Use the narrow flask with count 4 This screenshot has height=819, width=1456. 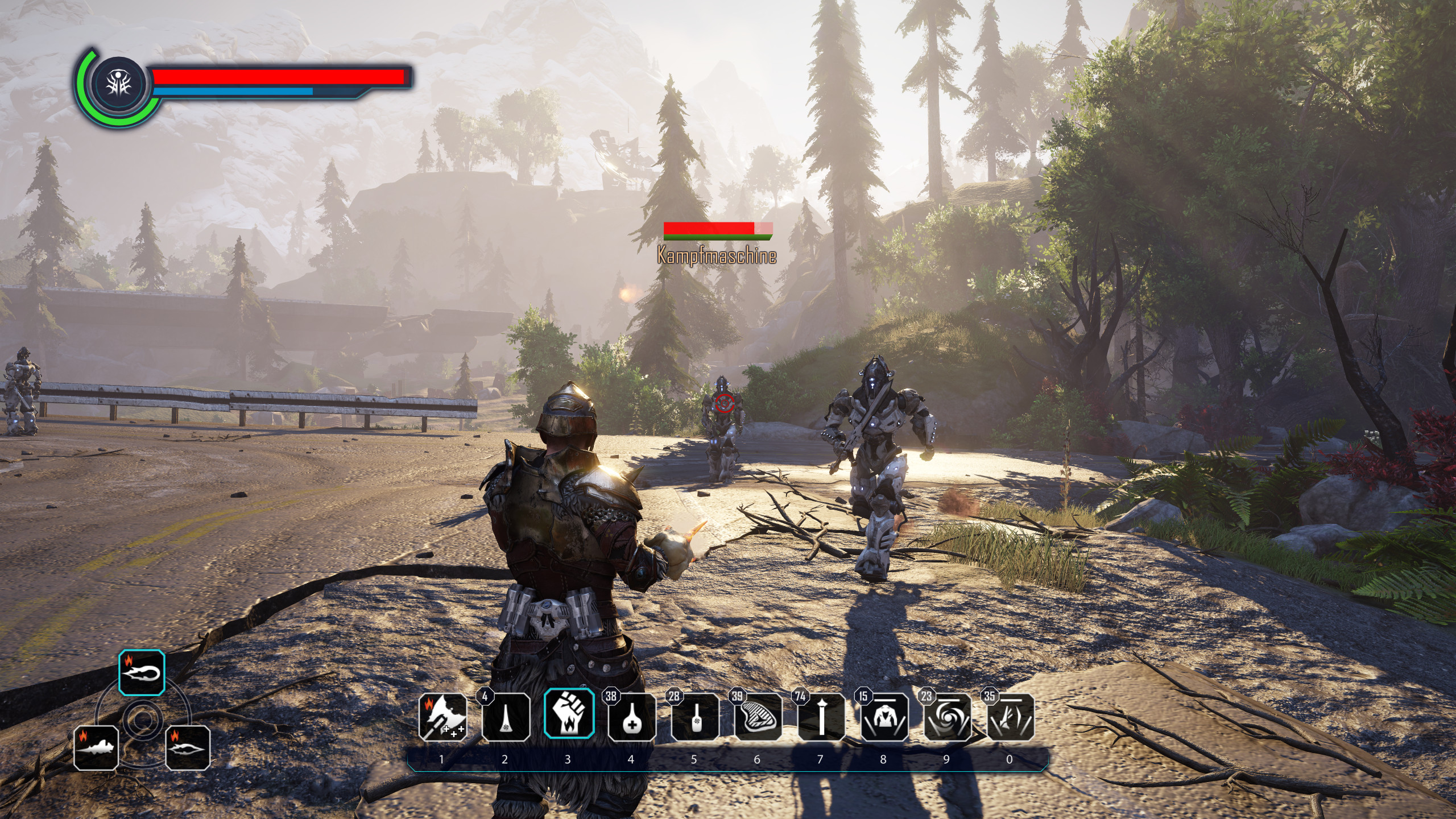tap(506, 717)
